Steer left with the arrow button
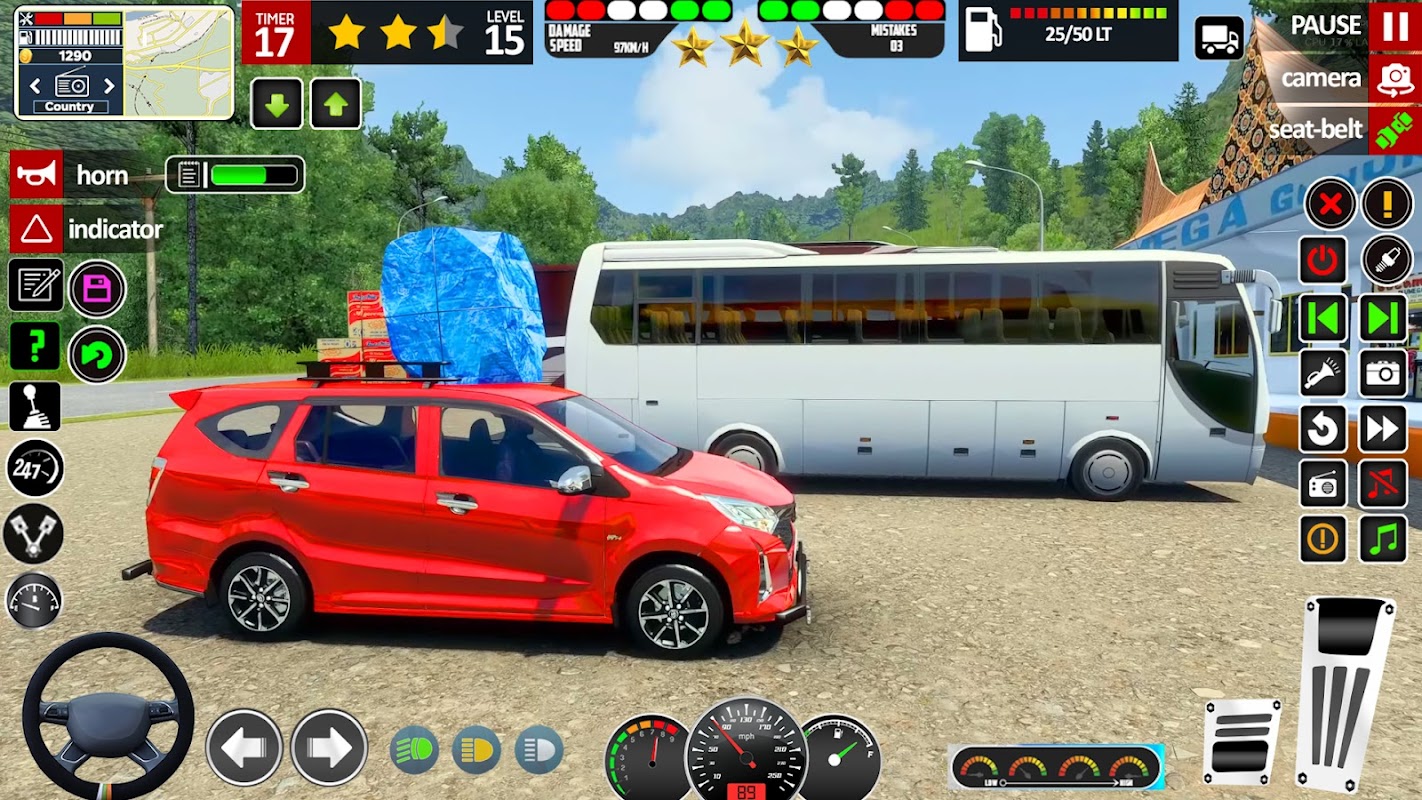The image size is (1422, 800). point(245,747)
